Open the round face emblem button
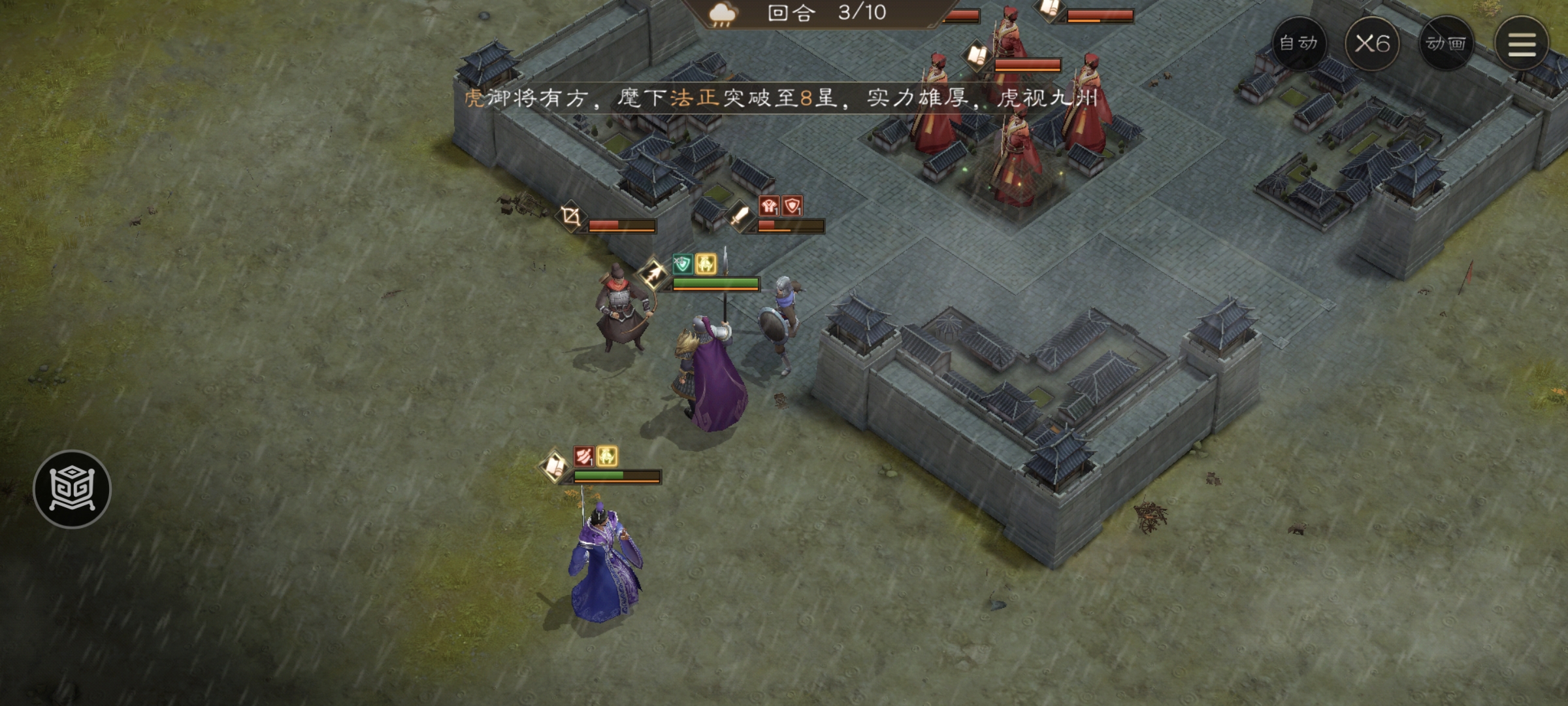 pyautogui.click(x=72, y=489)
